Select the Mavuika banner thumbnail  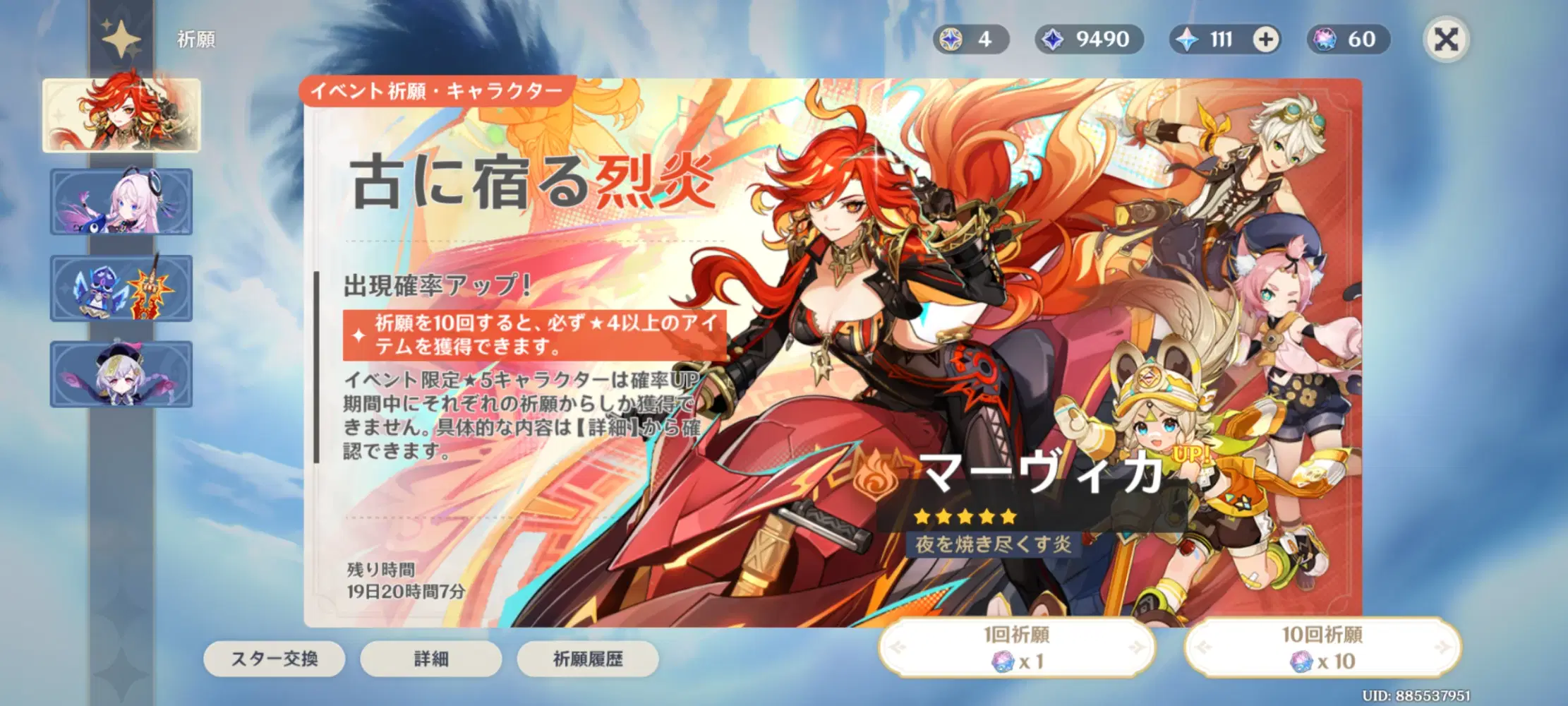pyautogui.click(x=123, y=113)
